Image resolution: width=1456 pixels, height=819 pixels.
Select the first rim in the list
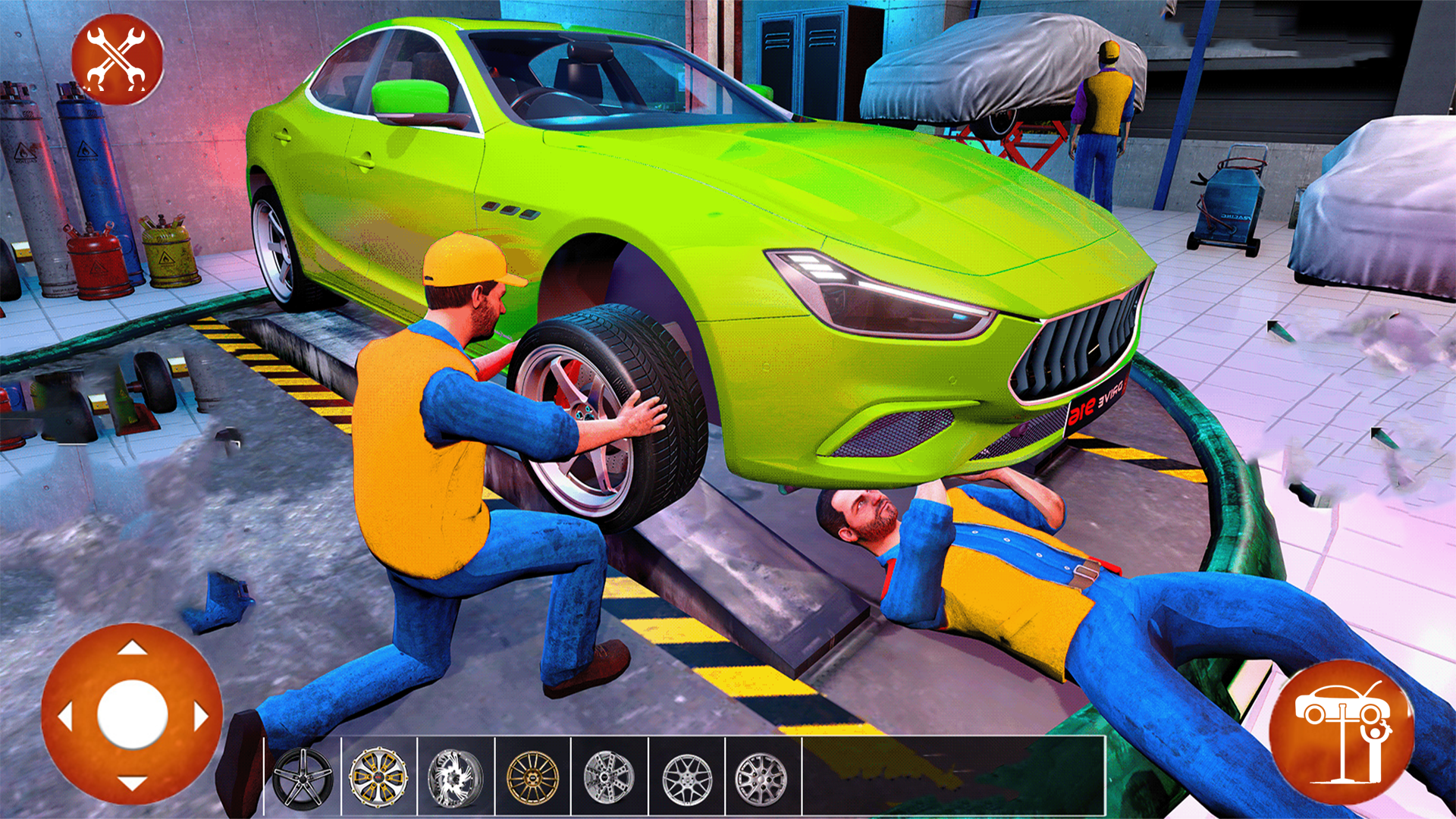(303, 778)
